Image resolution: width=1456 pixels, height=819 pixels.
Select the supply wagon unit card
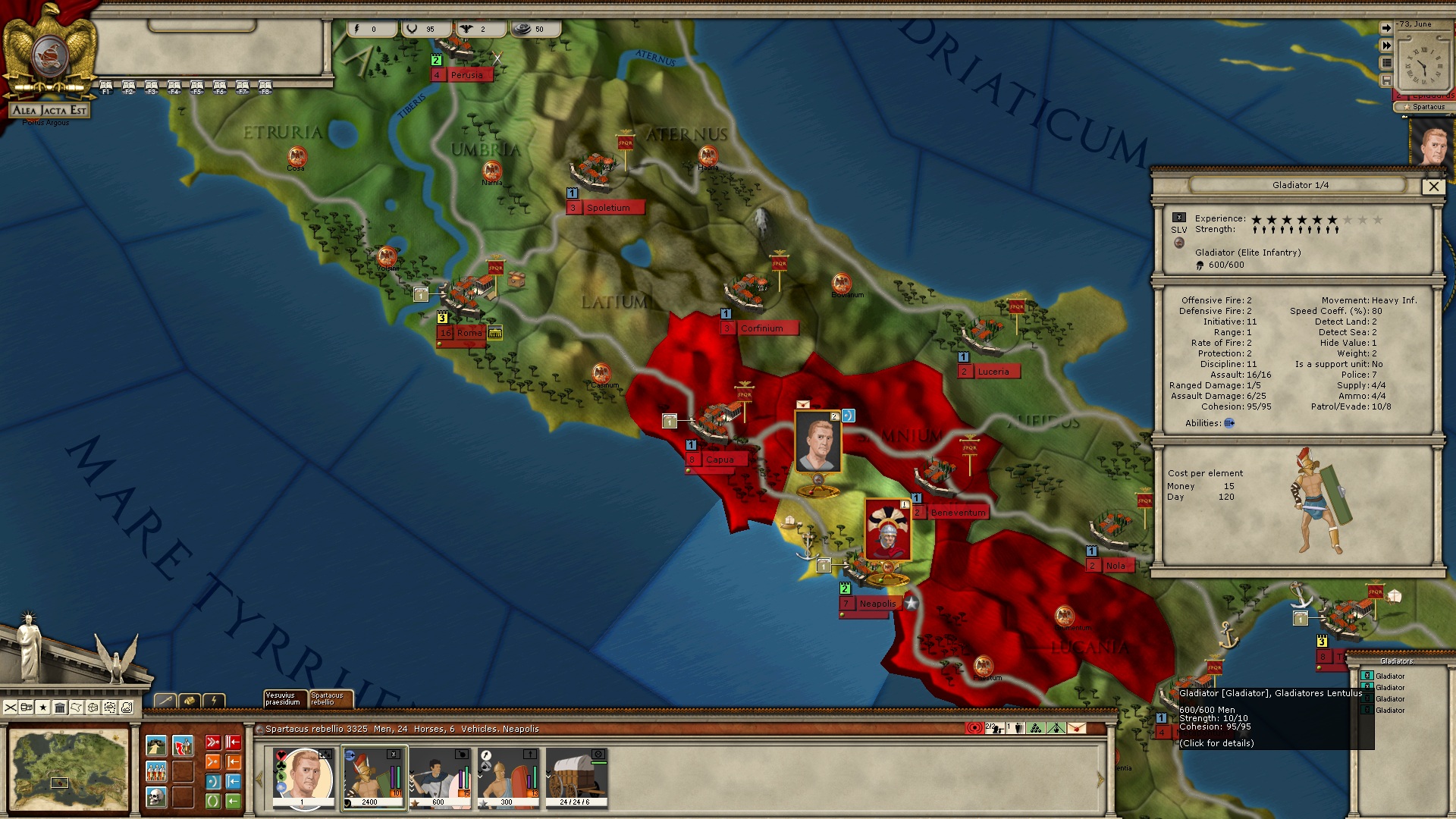point(576,778)
